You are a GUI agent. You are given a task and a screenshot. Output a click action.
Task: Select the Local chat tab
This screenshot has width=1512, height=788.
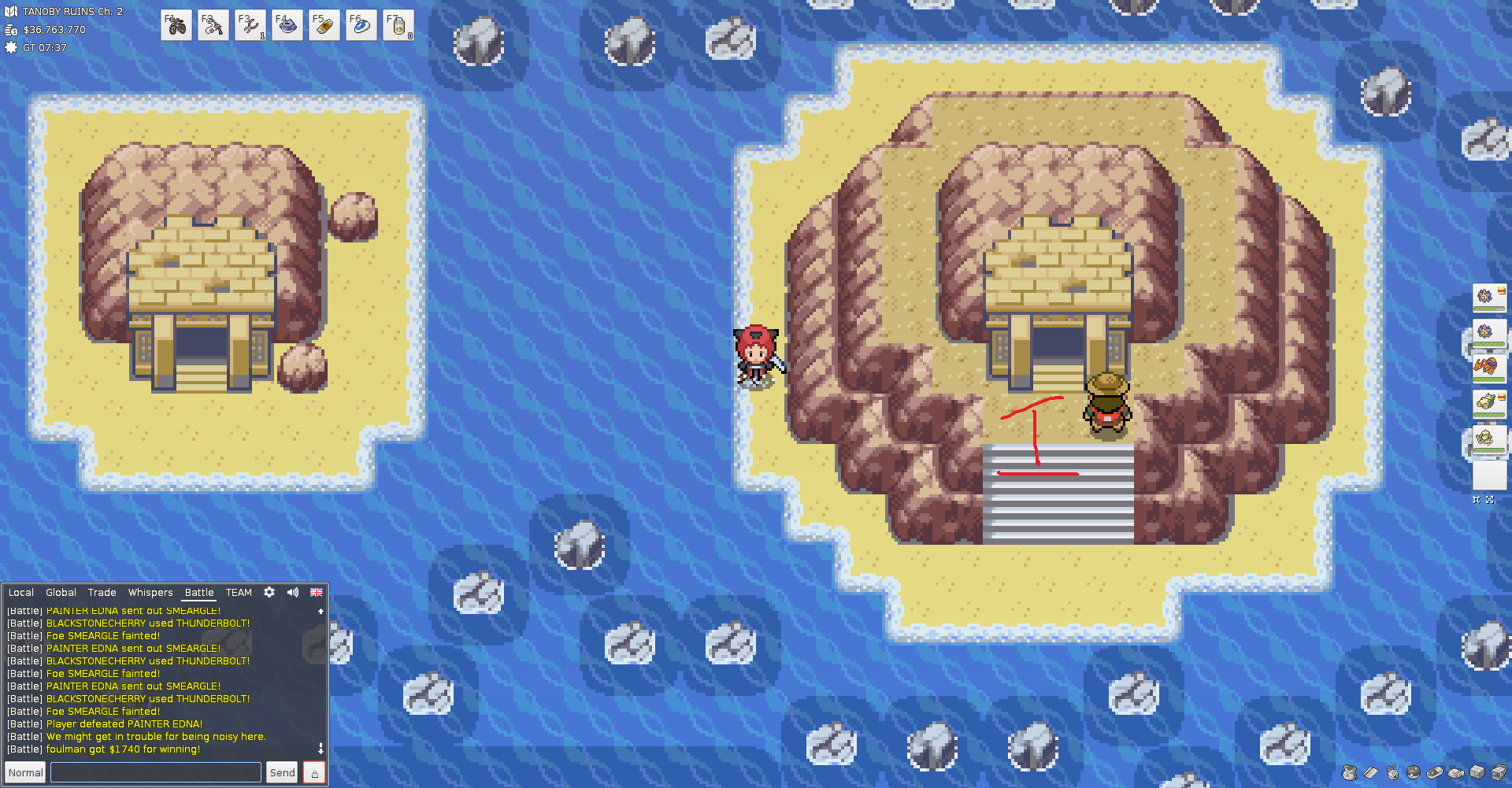click(x=21, y=593)
